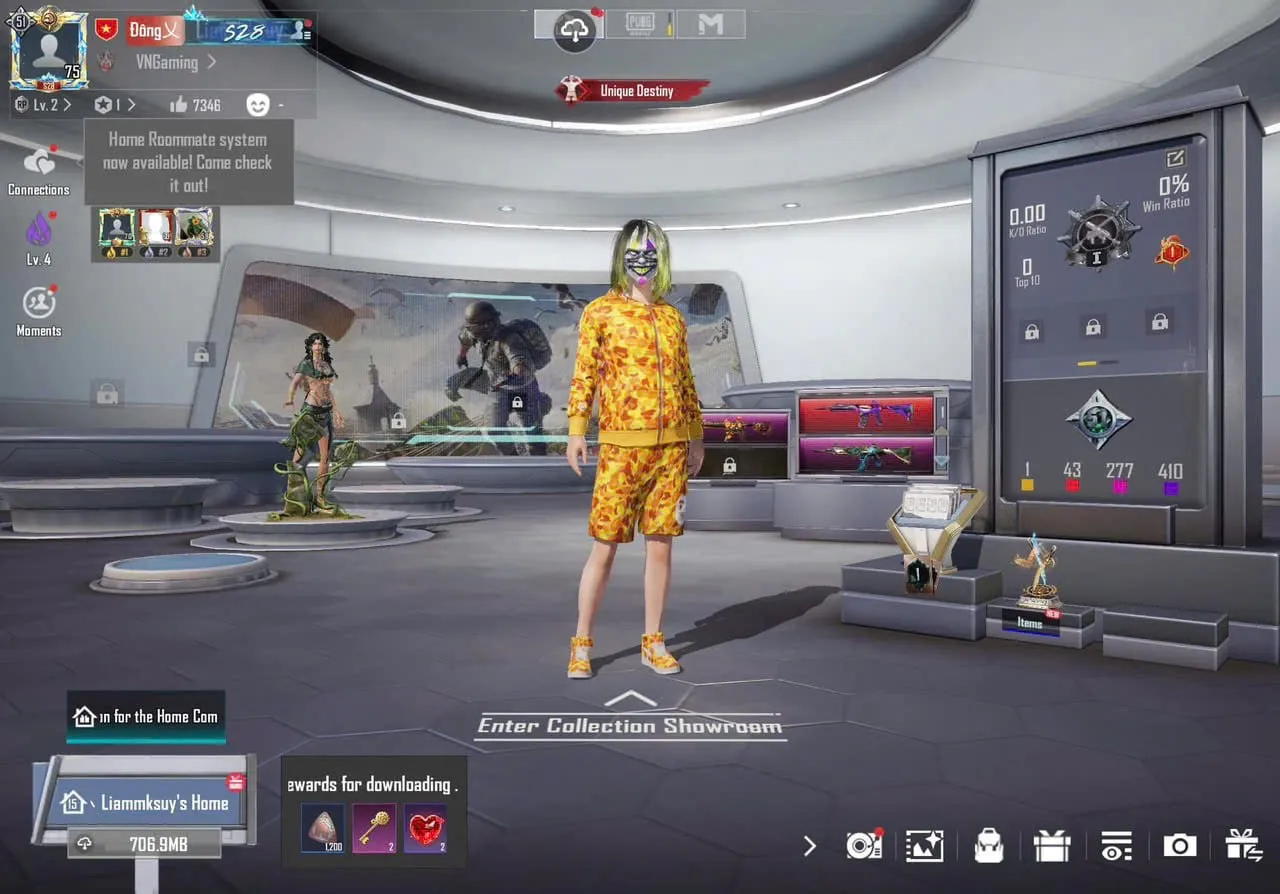The image size is (1280, 894).
Task: Open the Moments feed
Action: click(39, 309)
